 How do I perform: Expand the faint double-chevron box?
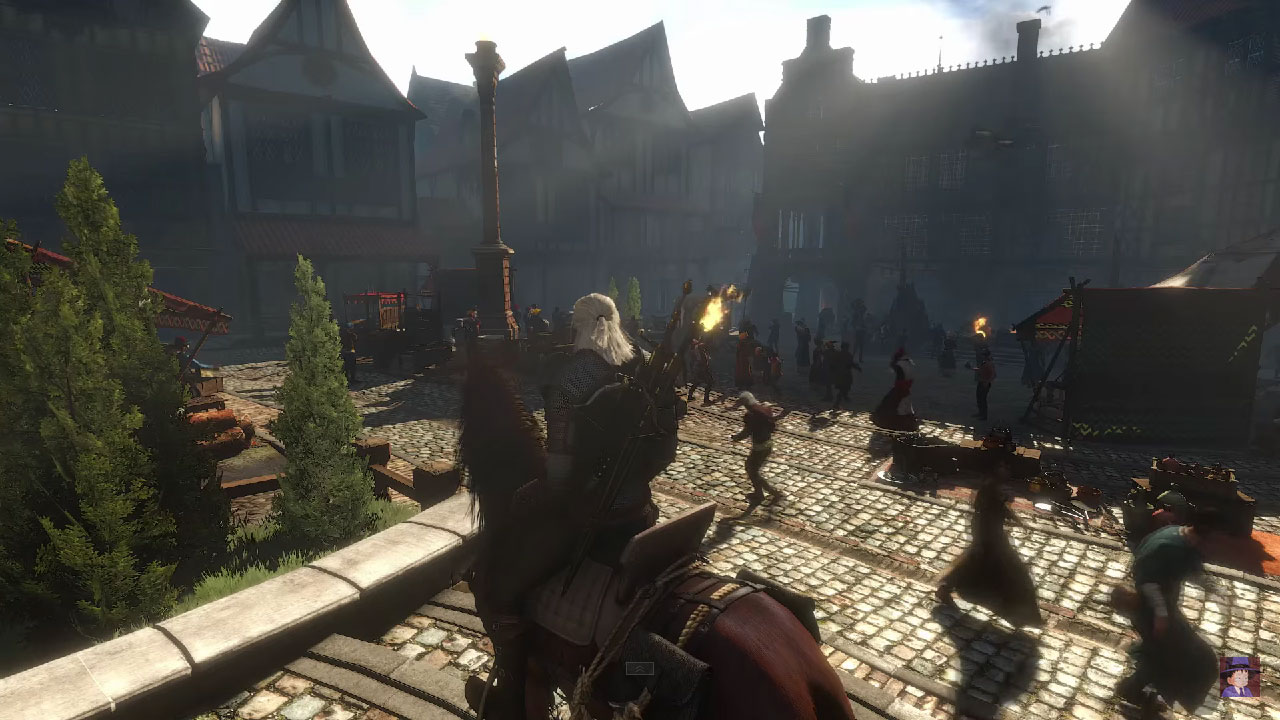[639, 668]
